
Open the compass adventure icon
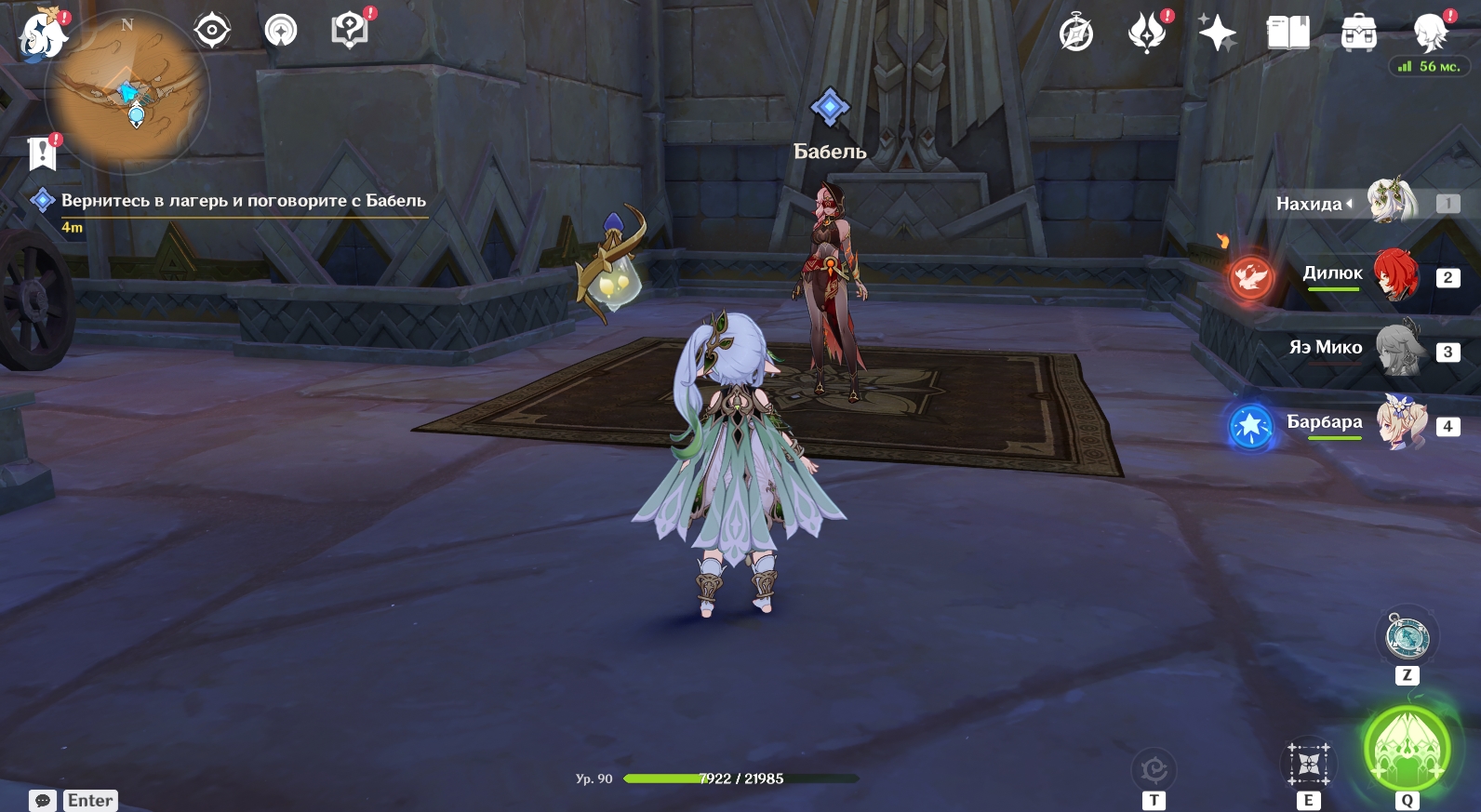point(1076,33)
